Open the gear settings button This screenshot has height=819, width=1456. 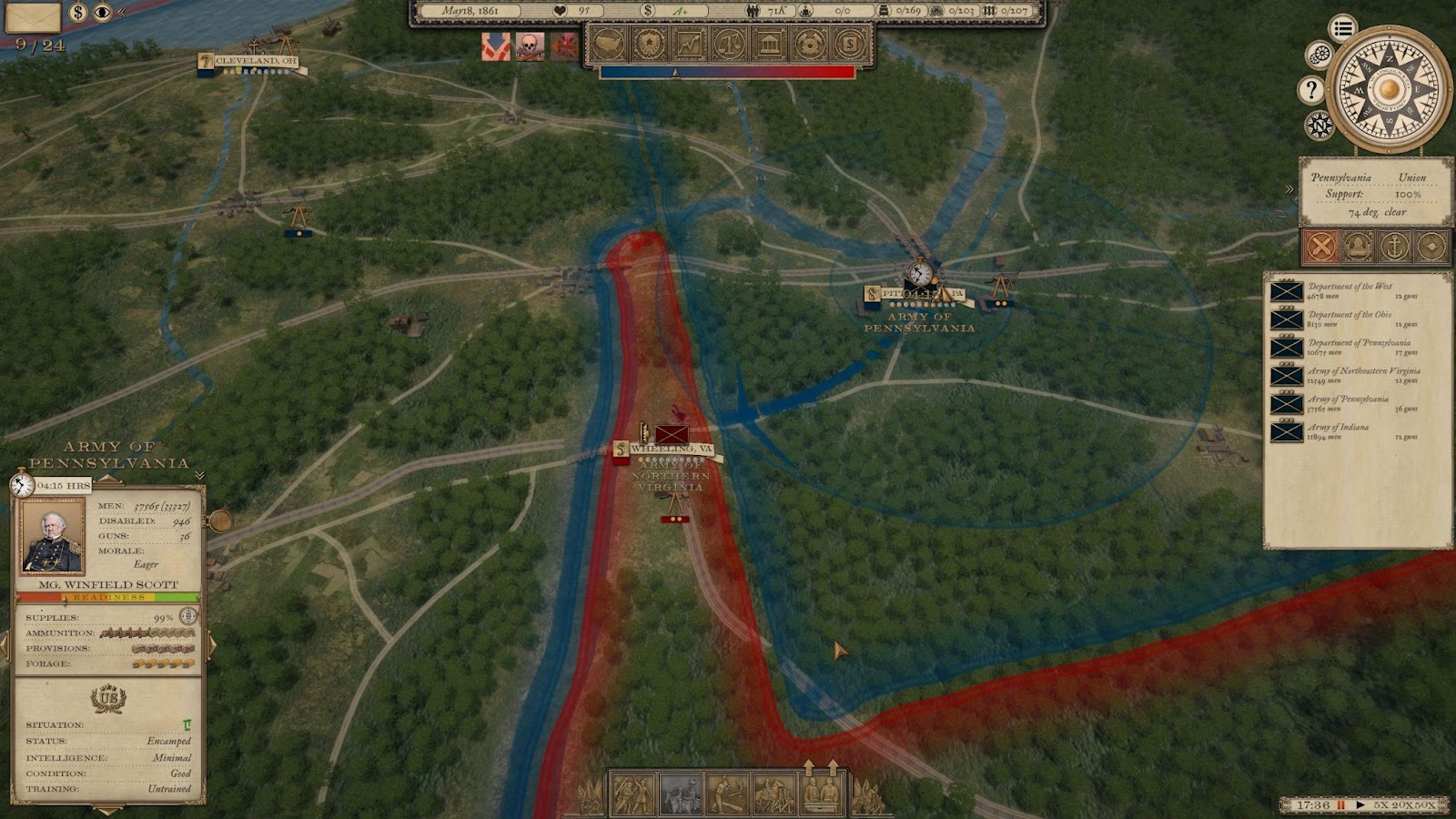point(1319,56)
